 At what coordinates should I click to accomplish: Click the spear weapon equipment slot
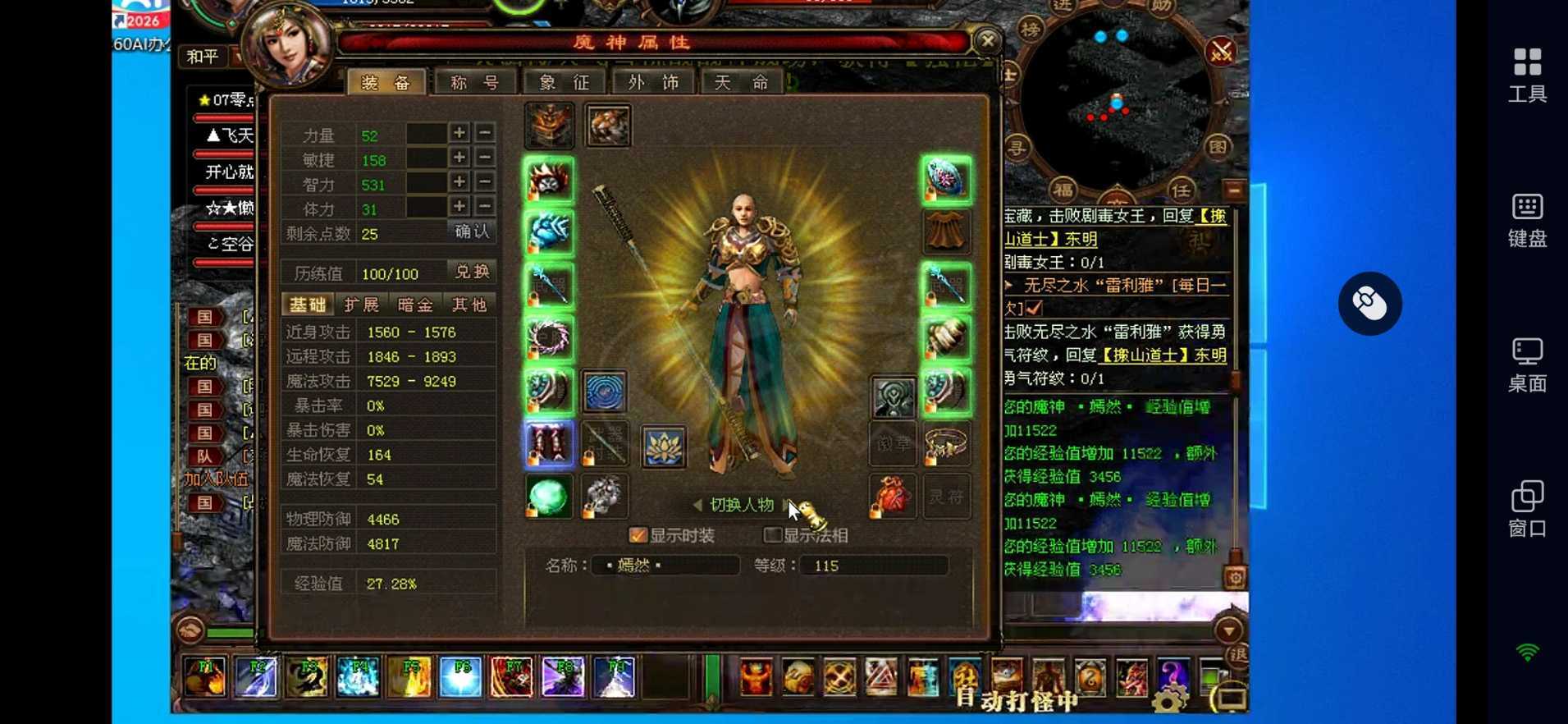[x=548, y=284]
